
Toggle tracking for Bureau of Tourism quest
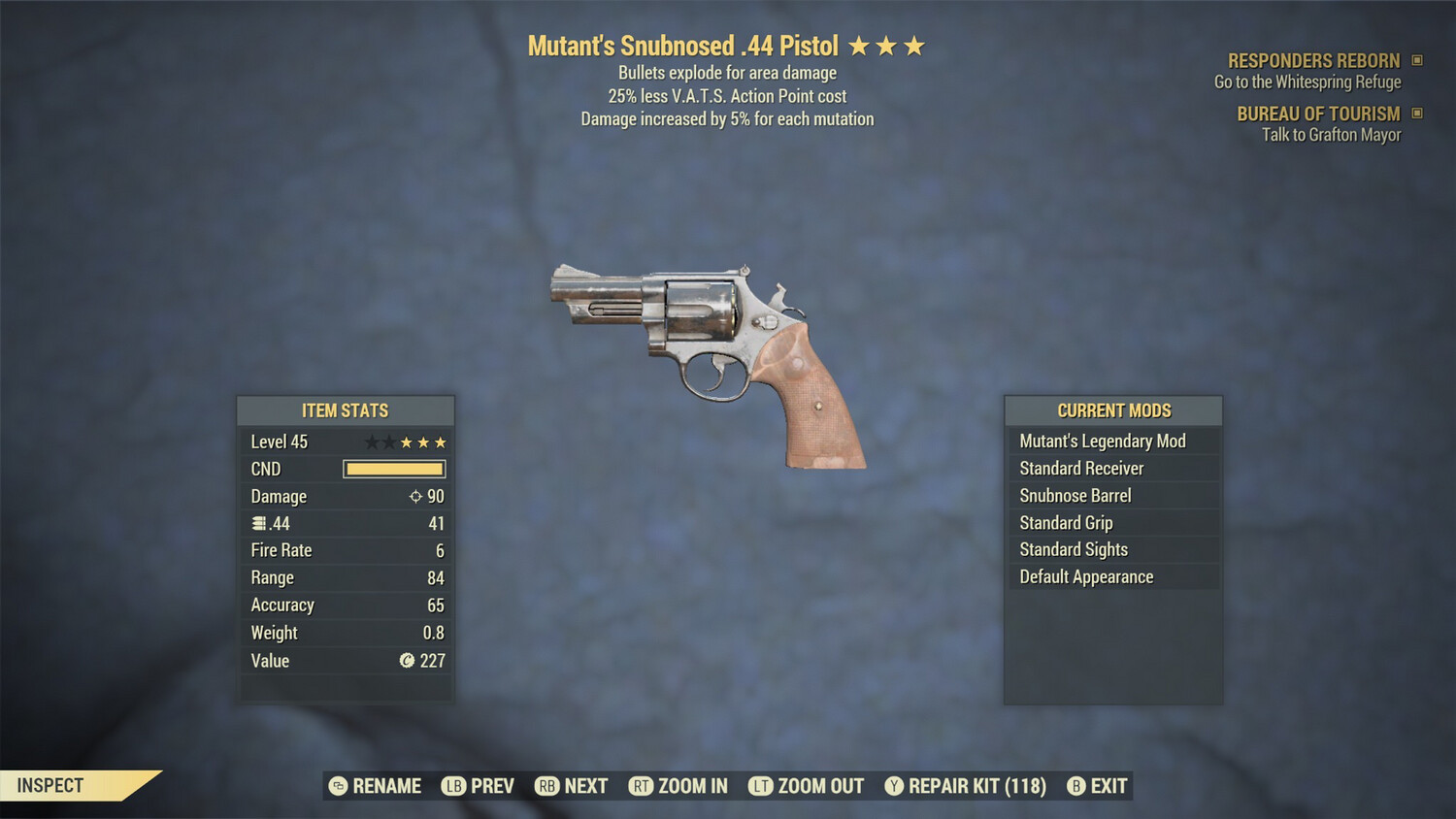1416,114
